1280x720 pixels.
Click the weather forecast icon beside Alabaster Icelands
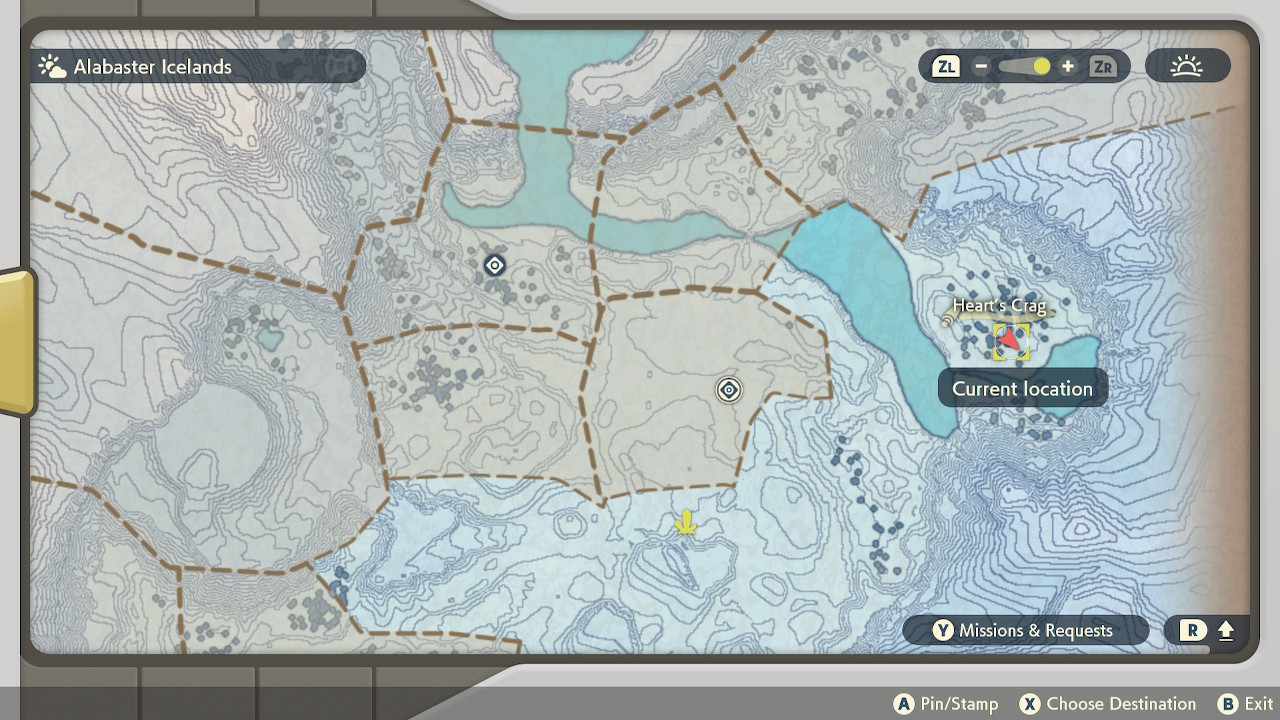coord(51,66)
